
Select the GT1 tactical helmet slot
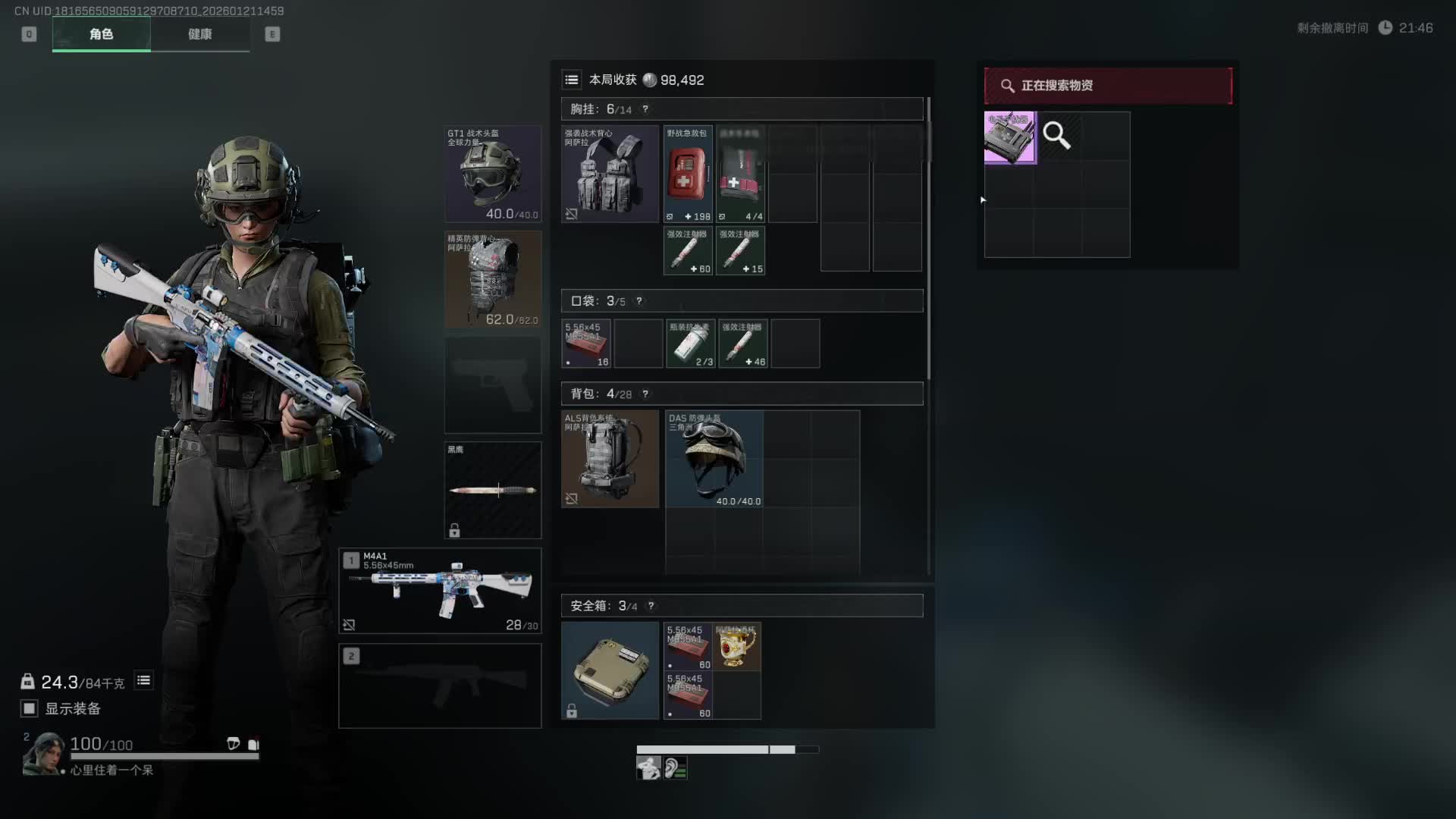pyautogui.click(x=493, y=174)
